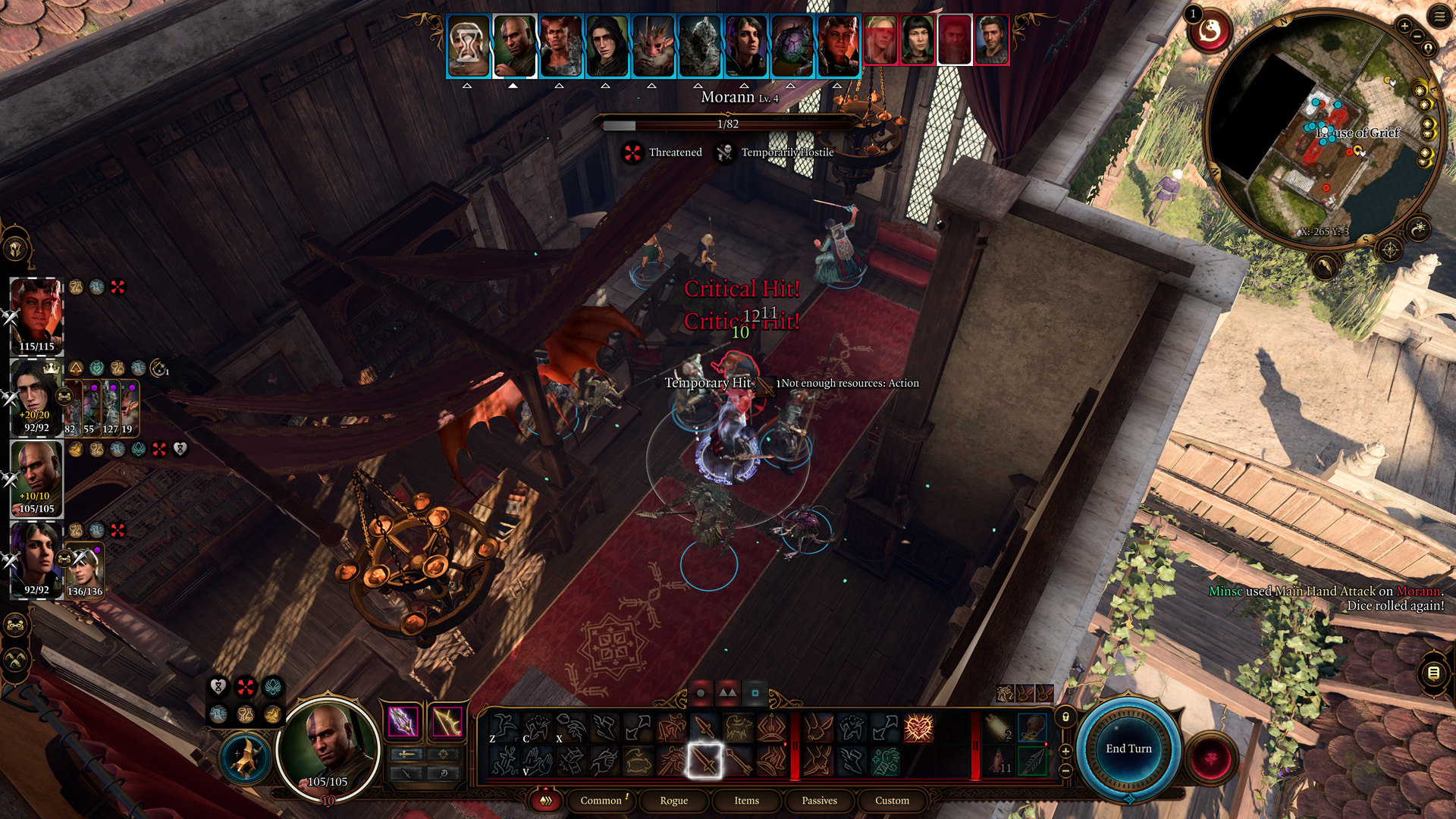Viewport: 1456px width, 819px height.
Task: Select Karlach's red-skinned party portrait
Action: point(36,312)
